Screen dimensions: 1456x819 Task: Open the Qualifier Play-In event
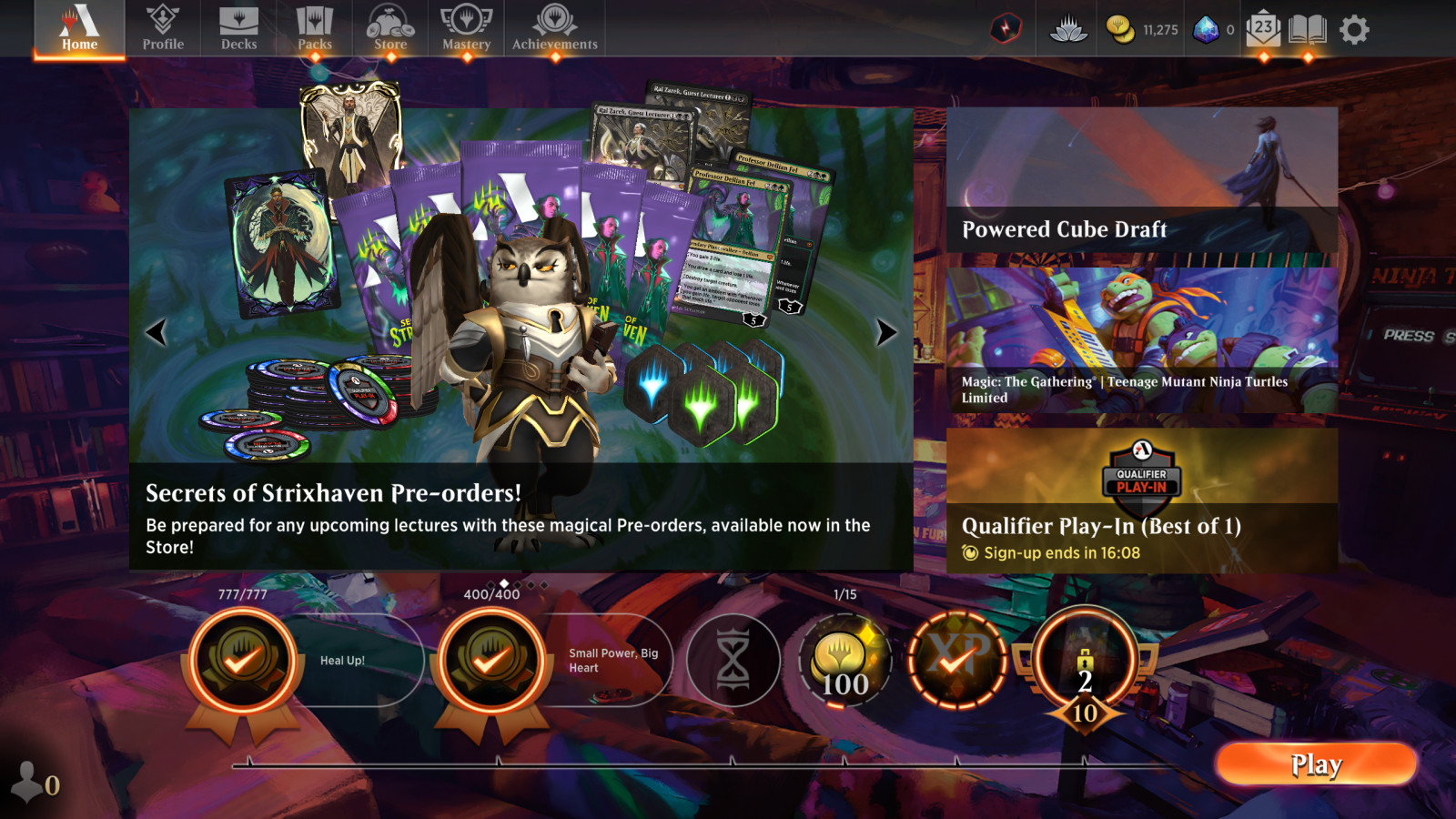pyautogui.click(x=1142, y=500)
